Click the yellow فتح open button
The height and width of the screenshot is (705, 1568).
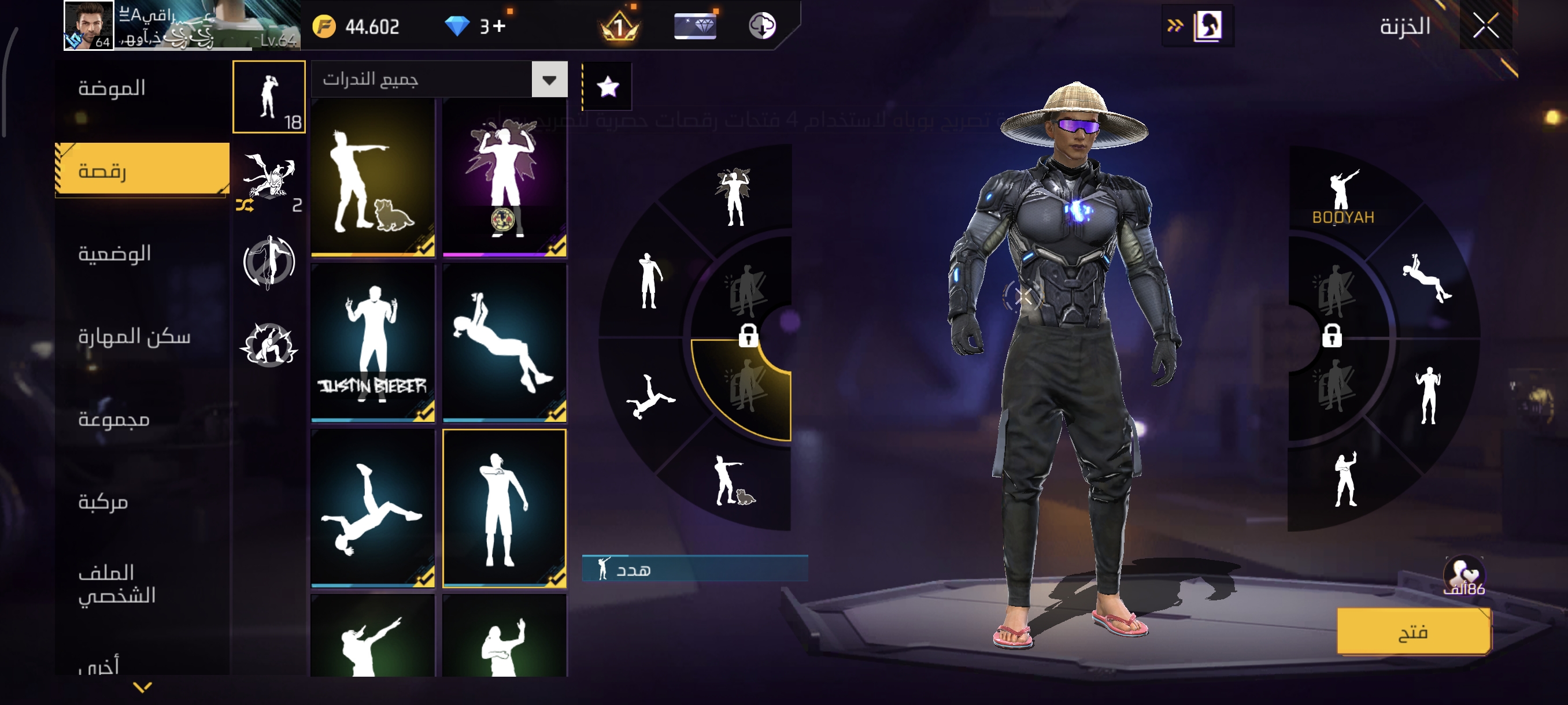coord(1413,632)
